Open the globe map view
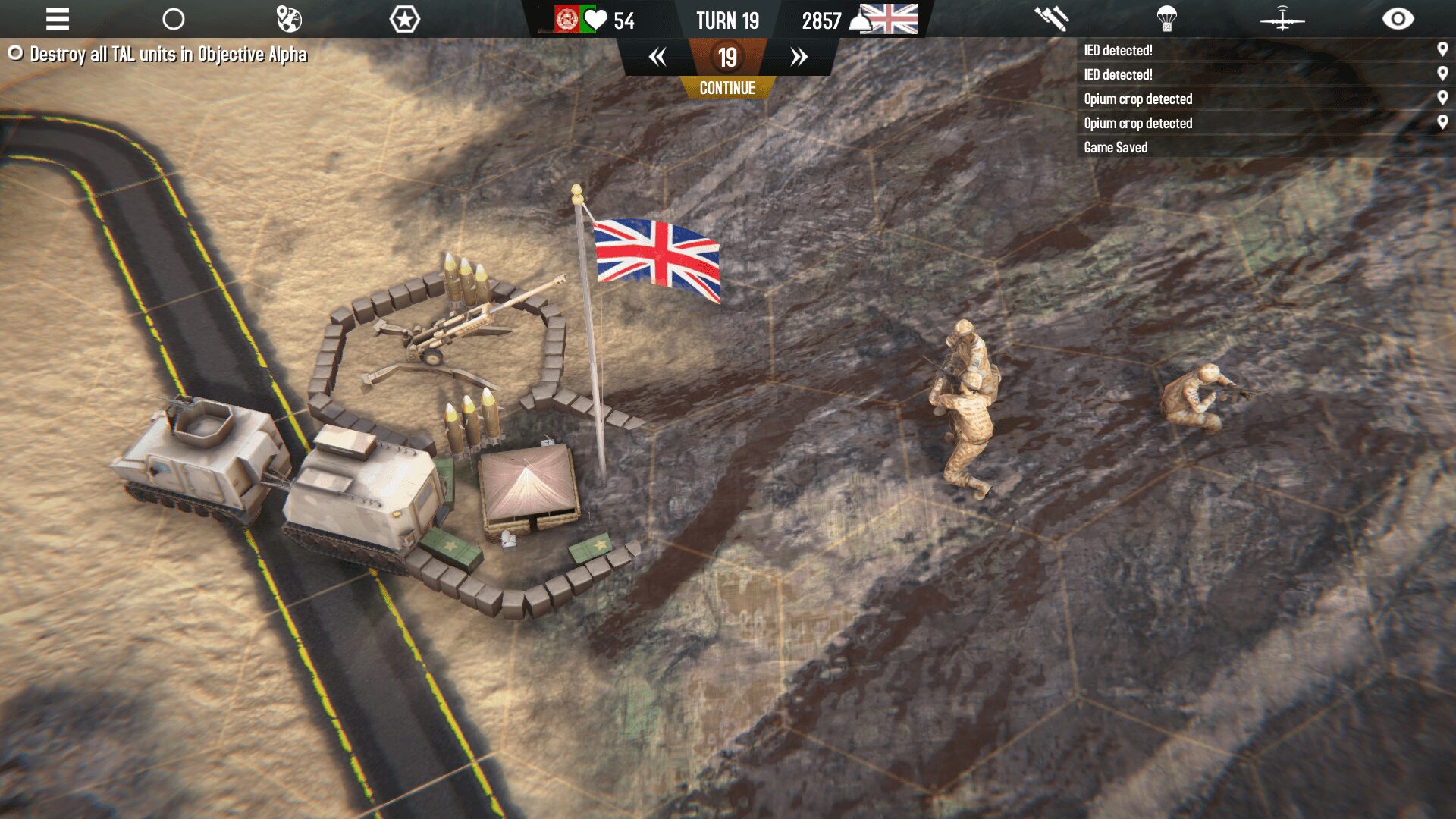The height and width of the screenshot is (819, 1456). click(289, 19)
